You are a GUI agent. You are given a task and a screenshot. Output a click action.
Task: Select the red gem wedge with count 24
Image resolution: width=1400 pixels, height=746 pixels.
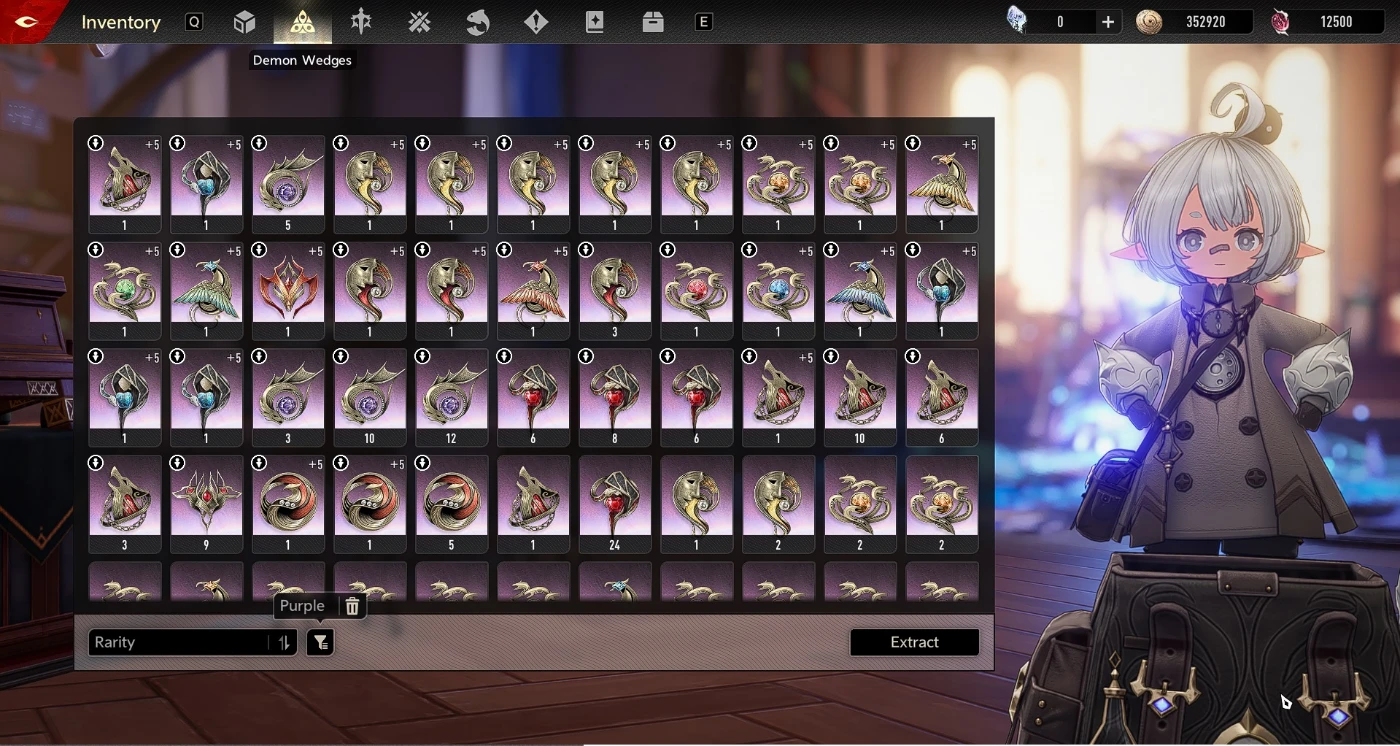click(x=615, y=502)
